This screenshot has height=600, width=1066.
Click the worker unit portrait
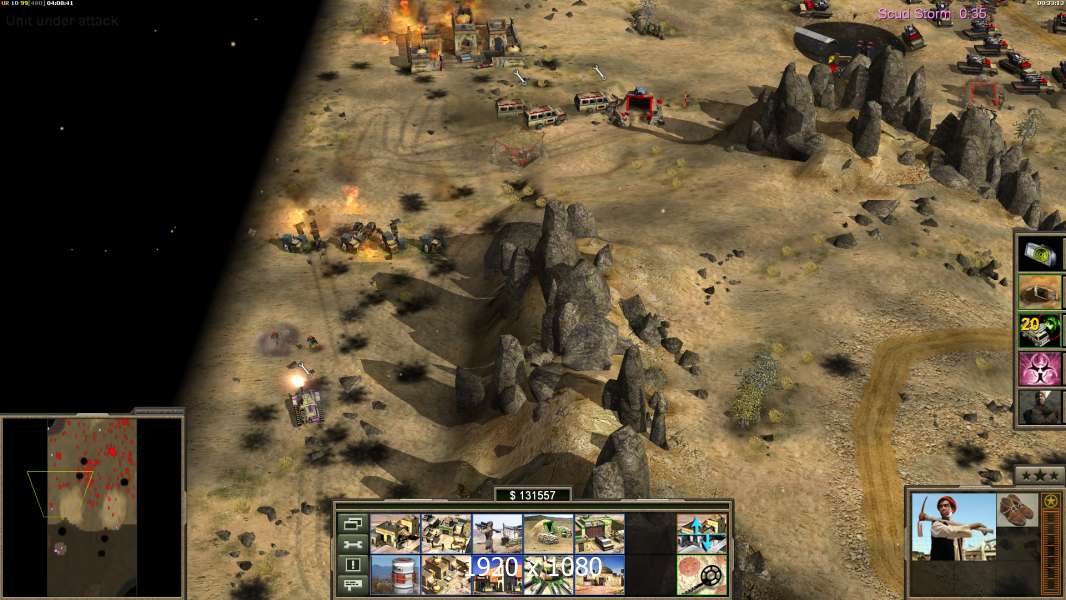coord(953,526)
